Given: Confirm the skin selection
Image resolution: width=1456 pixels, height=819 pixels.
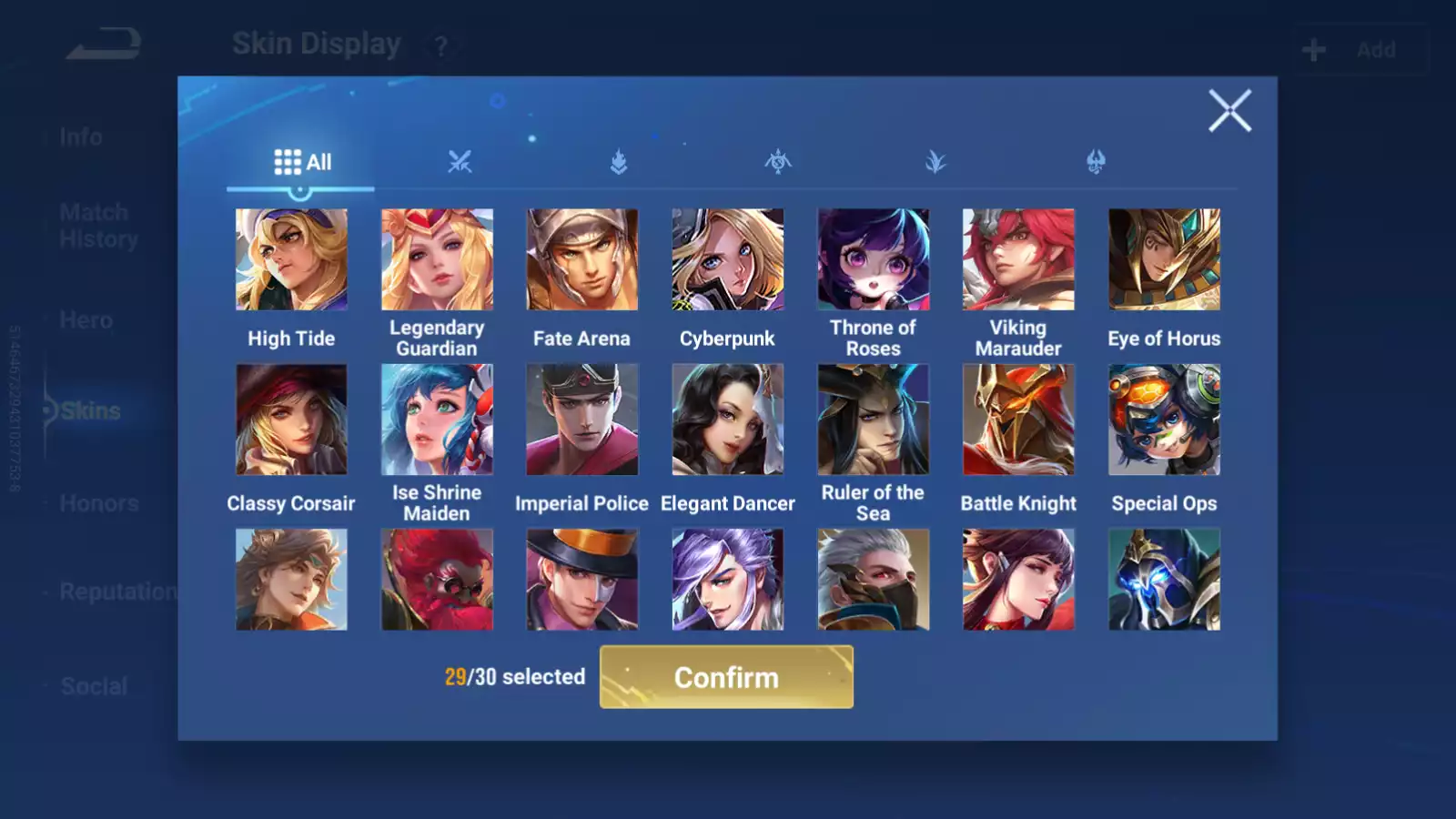Looking at the screenshot, I should click(x=726, y=677).
